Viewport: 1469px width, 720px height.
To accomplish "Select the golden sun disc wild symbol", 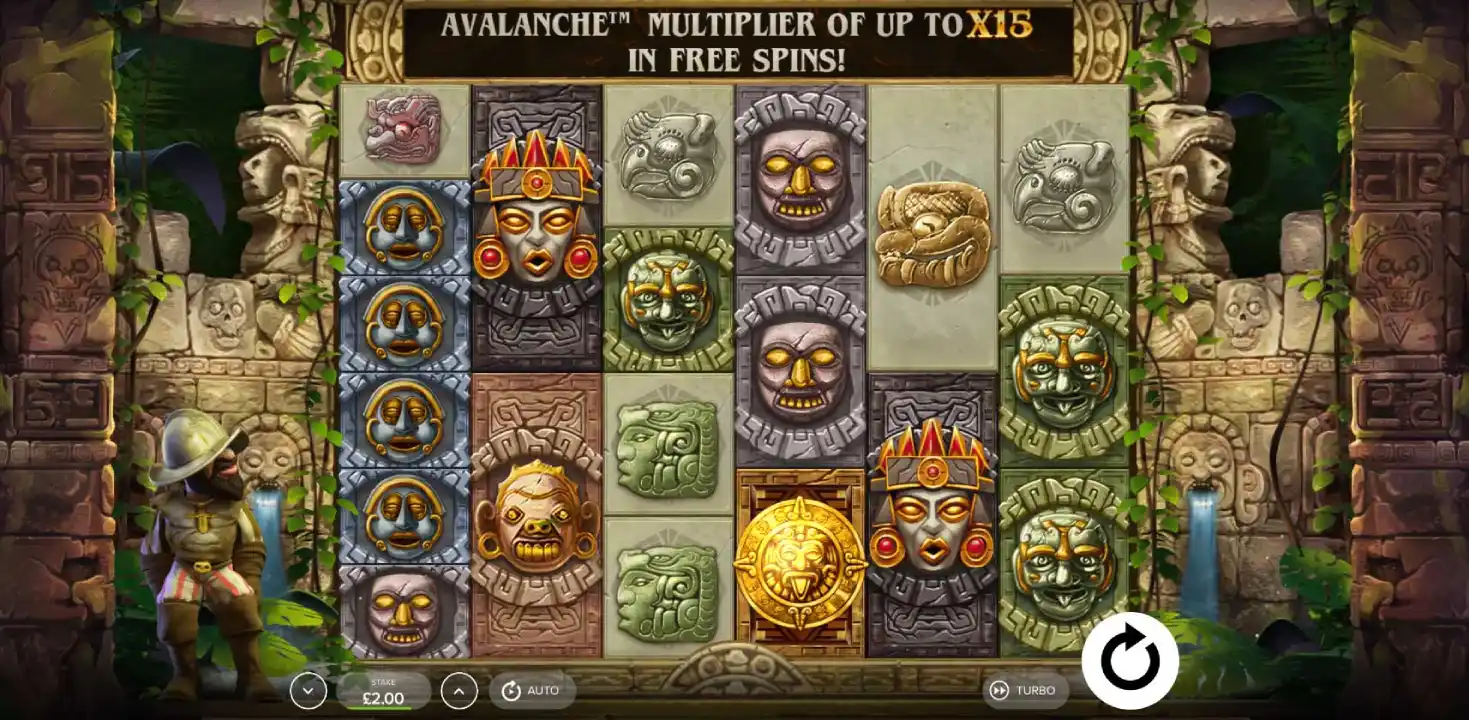I will pyautogui.click(x=797, y=557).
